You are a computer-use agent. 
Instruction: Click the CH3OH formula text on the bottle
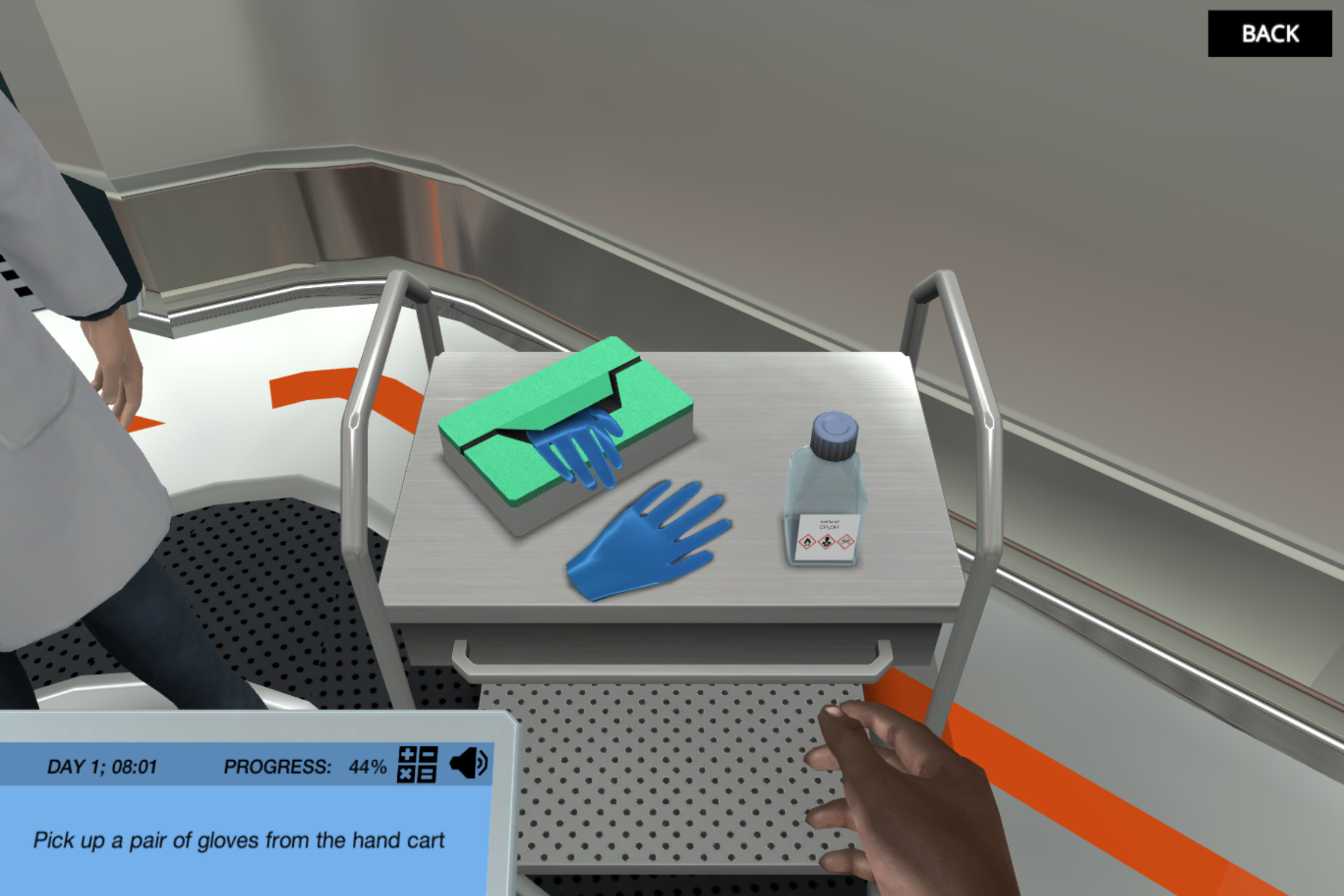click(828, 527)
